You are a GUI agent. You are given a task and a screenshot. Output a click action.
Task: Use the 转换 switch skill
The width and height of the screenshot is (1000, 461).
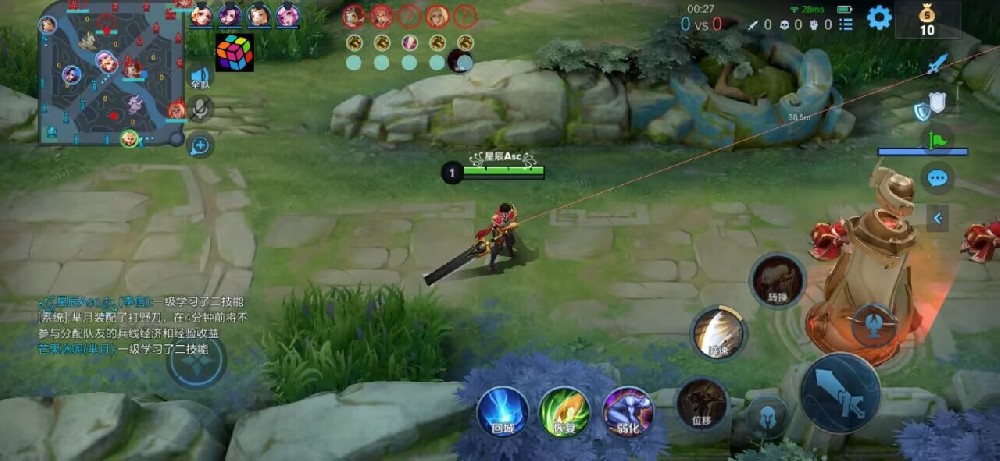point(777,279)
